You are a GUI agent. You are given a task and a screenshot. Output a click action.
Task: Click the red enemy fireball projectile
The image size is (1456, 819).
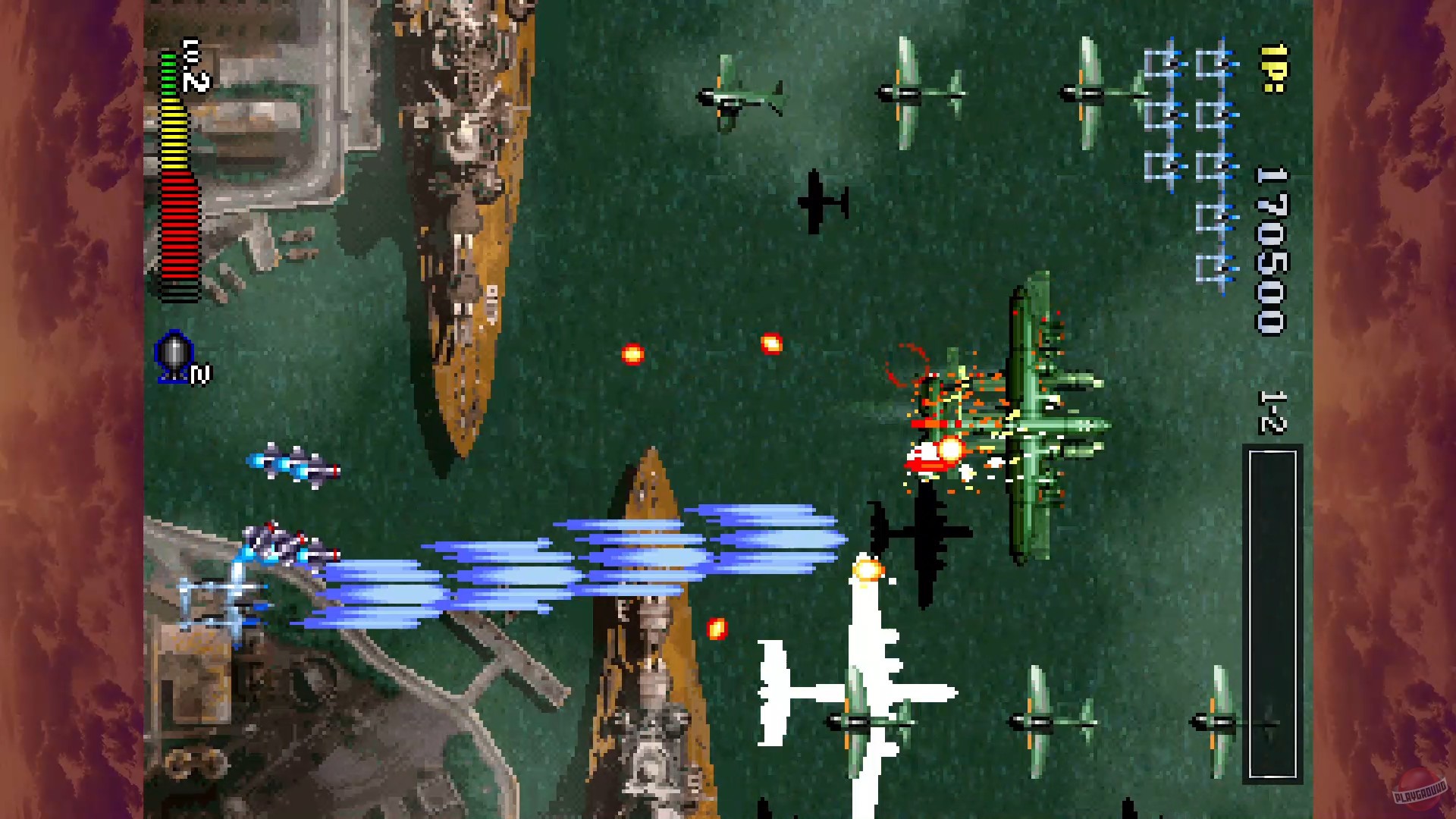(x=634, y=353)
